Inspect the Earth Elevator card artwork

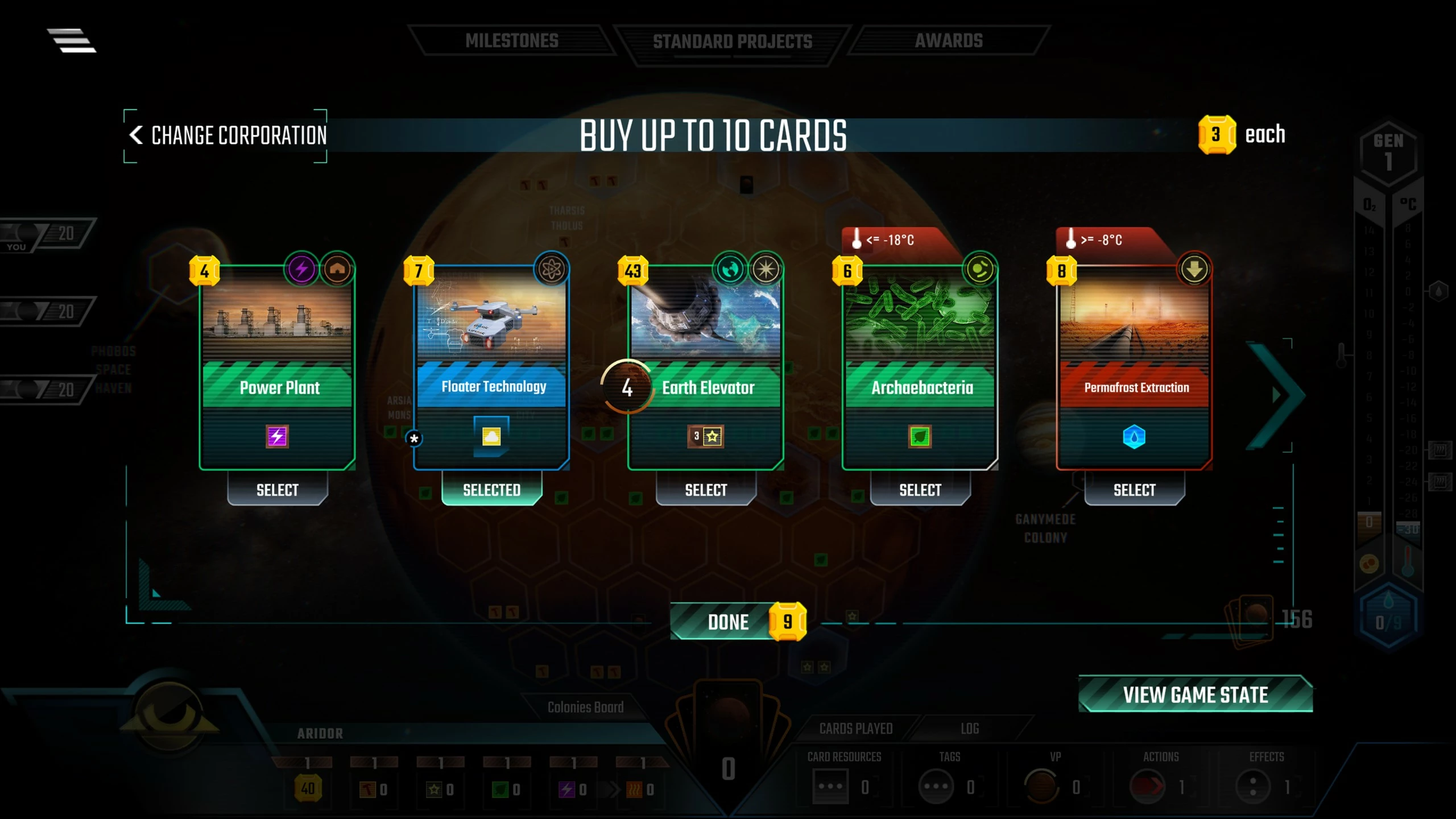pyautogui.click(x=706, y=318)
